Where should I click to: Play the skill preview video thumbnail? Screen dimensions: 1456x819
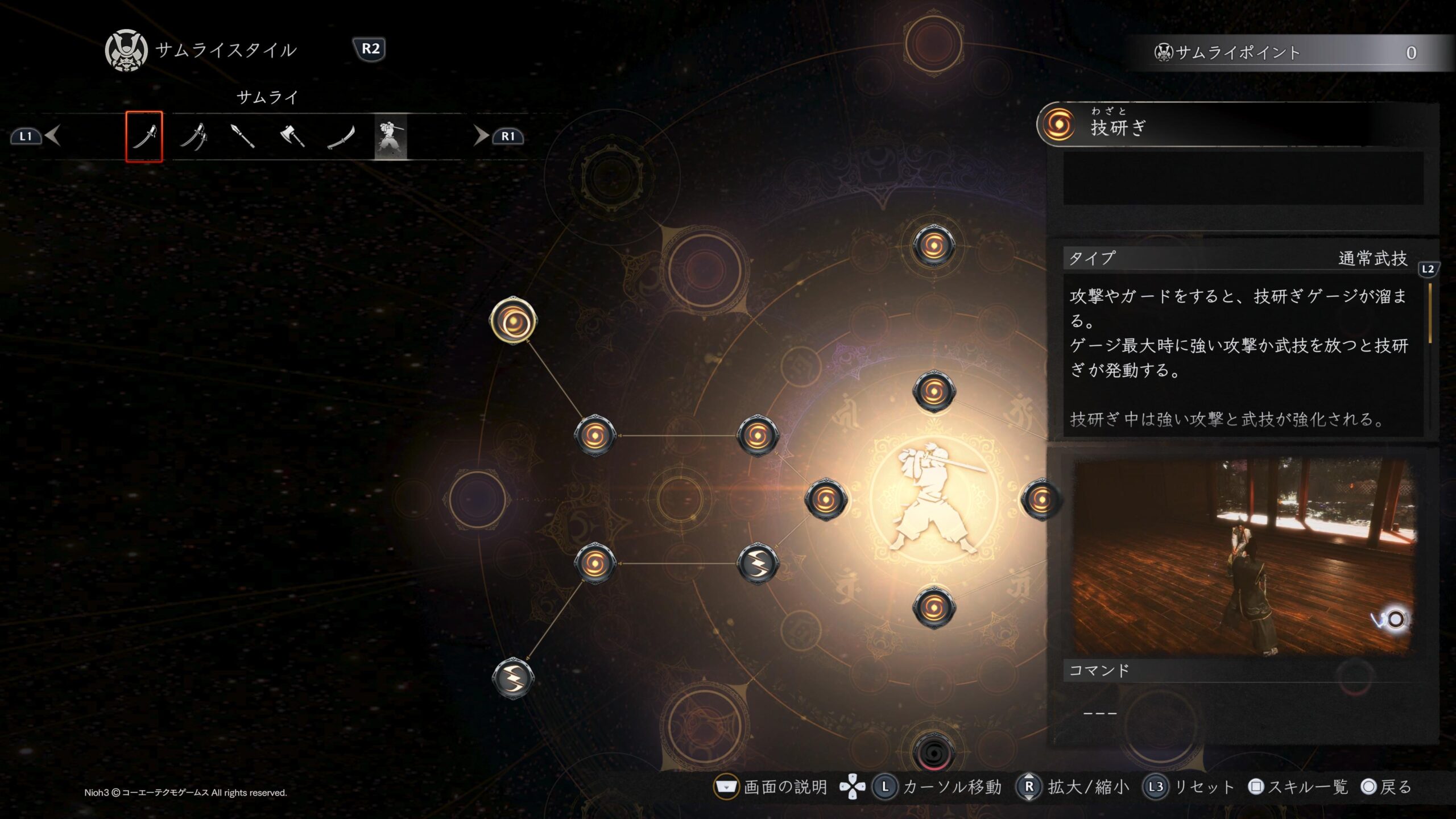coord(1242,556)
